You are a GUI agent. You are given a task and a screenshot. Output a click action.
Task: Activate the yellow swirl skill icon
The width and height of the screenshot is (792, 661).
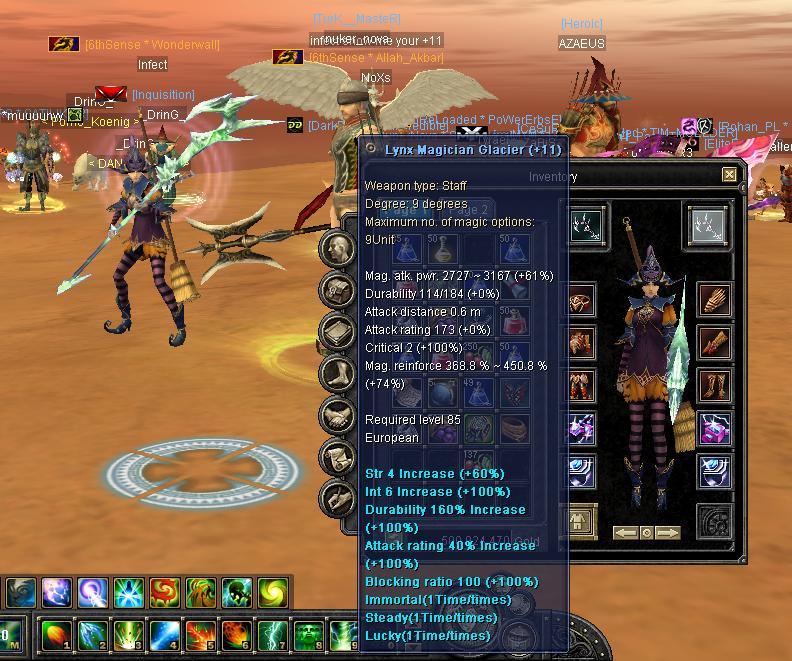pos(274,594)
